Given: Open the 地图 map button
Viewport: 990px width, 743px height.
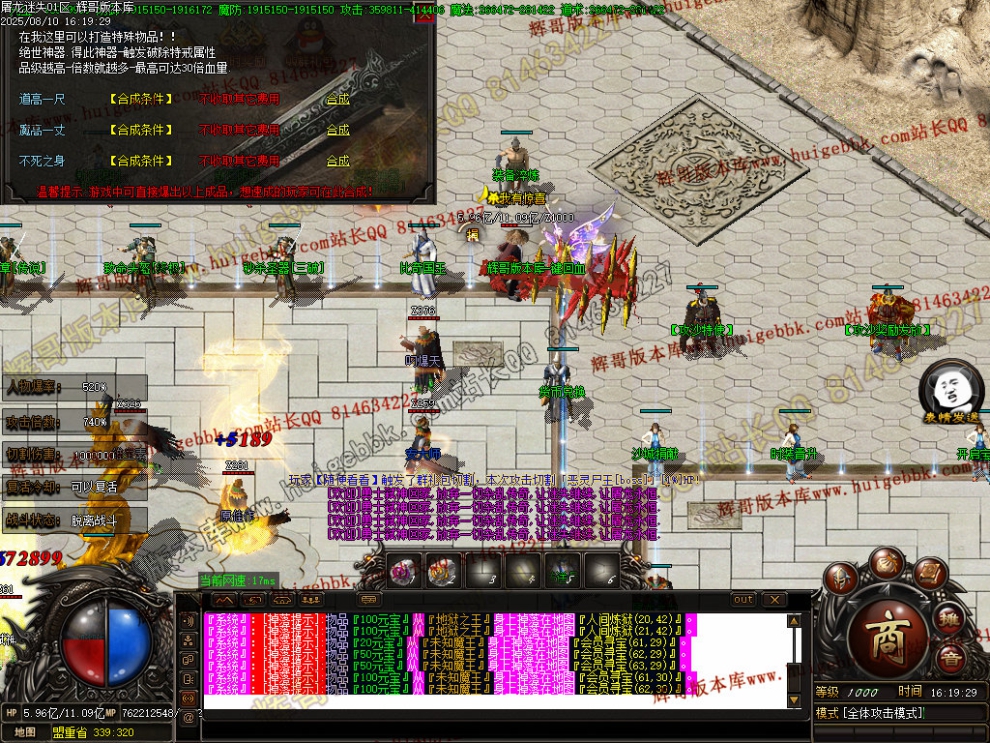Looking at the screenshot, I should [25, 732].
